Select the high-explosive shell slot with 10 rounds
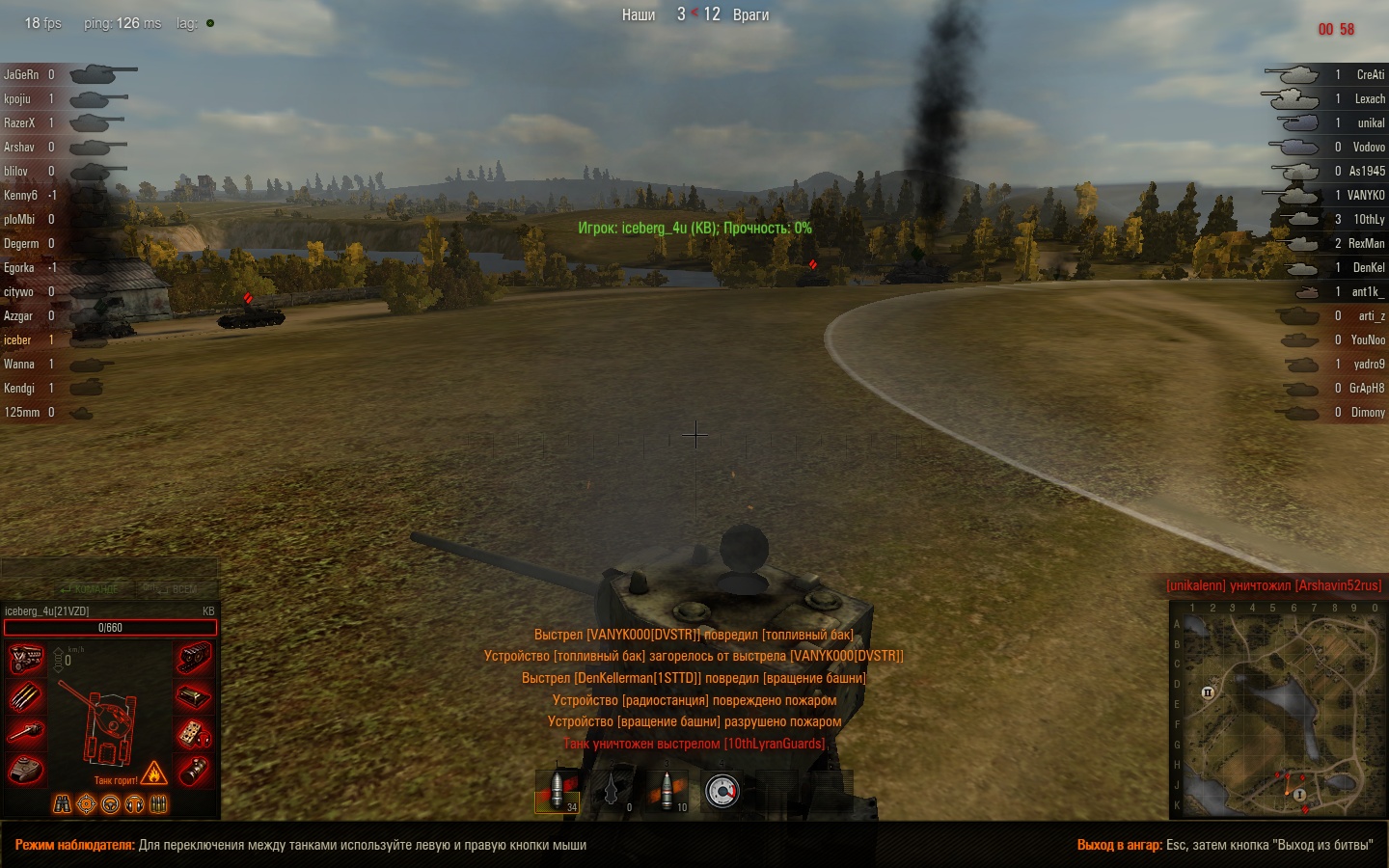 (x=667, y=790)
